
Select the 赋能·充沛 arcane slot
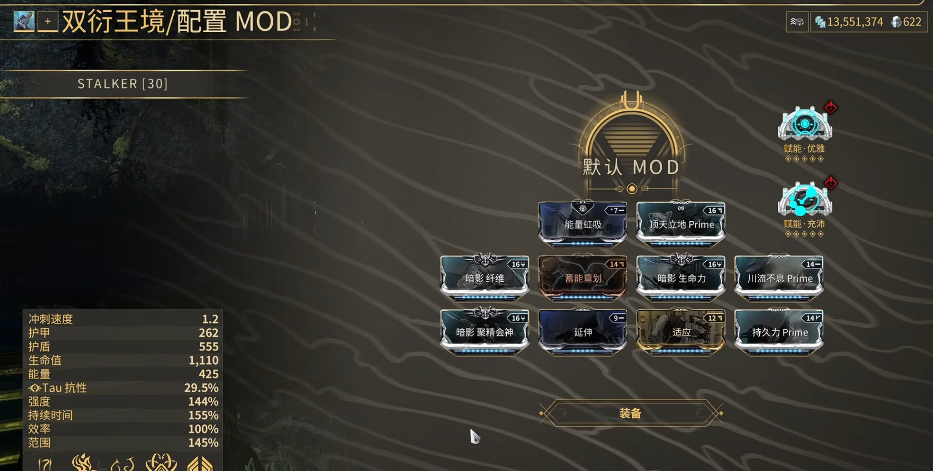(x=803, y=200)
